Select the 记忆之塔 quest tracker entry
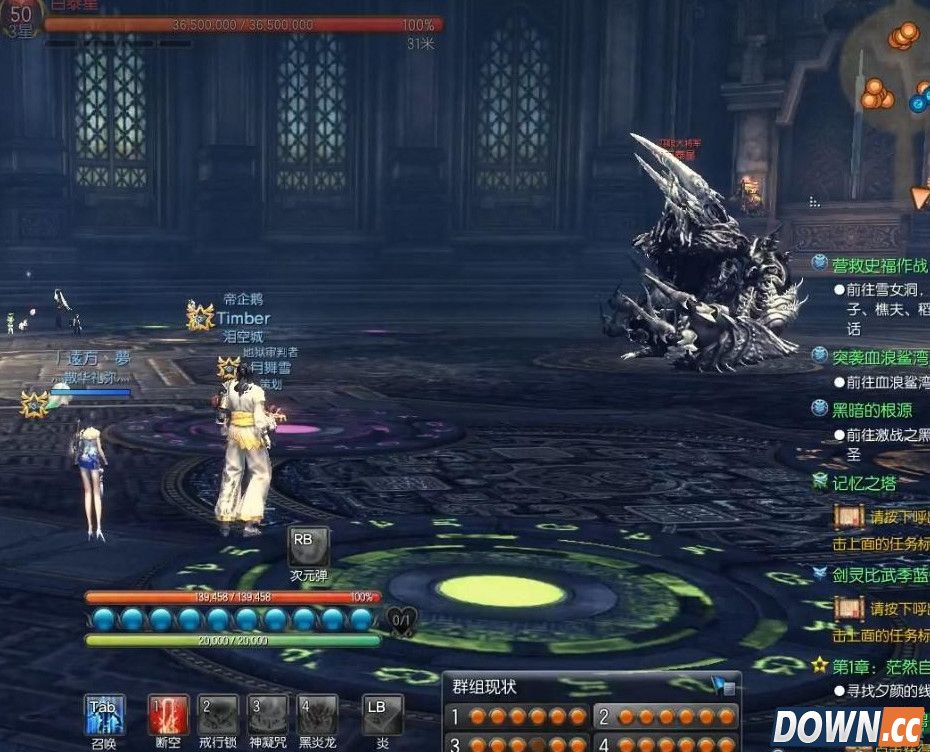Viewport: 930px width, 752px height. pyautogui.click(x=863, y=483)
